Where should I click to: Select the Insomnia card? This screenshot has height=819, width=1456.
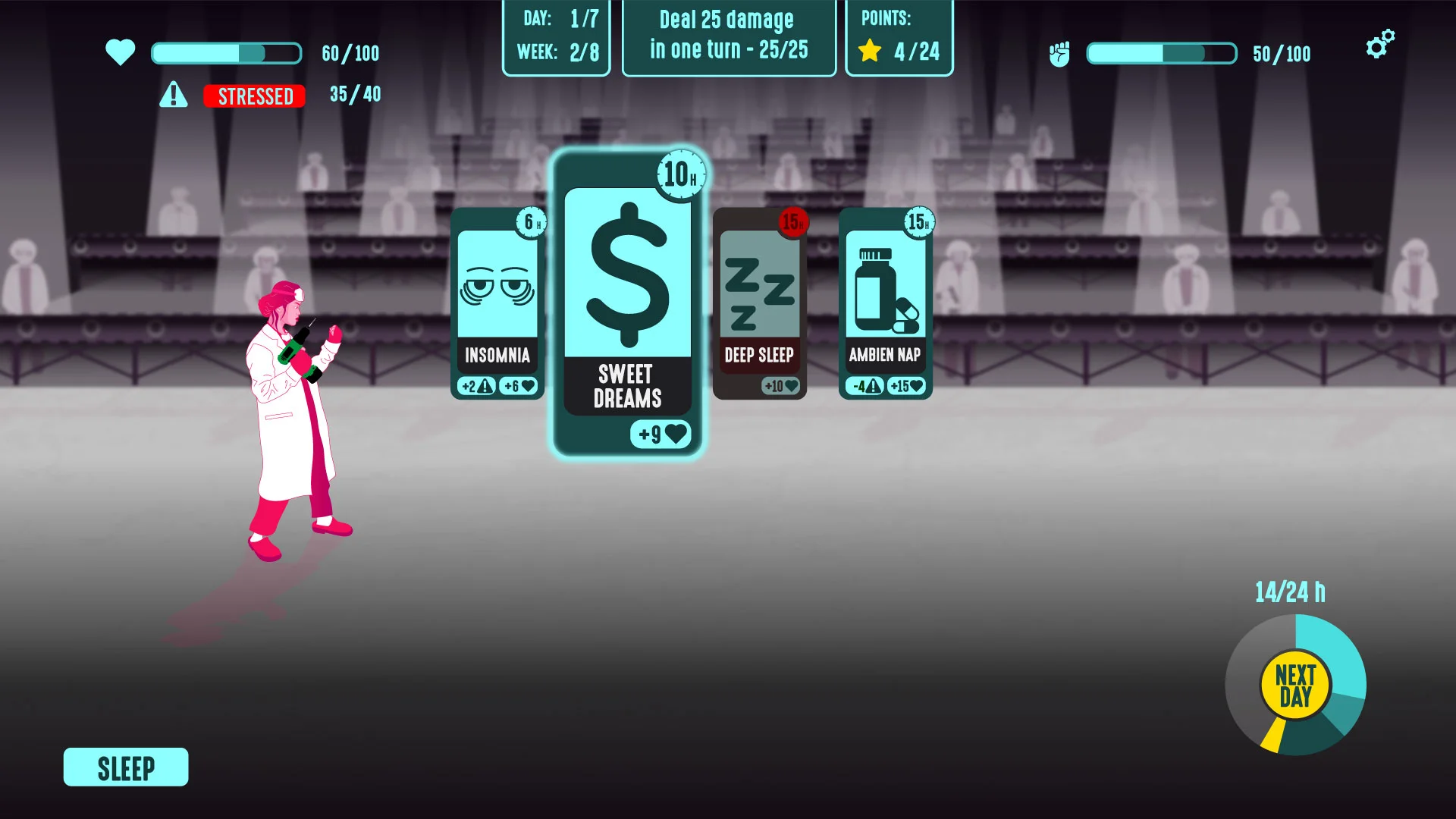pos(497,303)
